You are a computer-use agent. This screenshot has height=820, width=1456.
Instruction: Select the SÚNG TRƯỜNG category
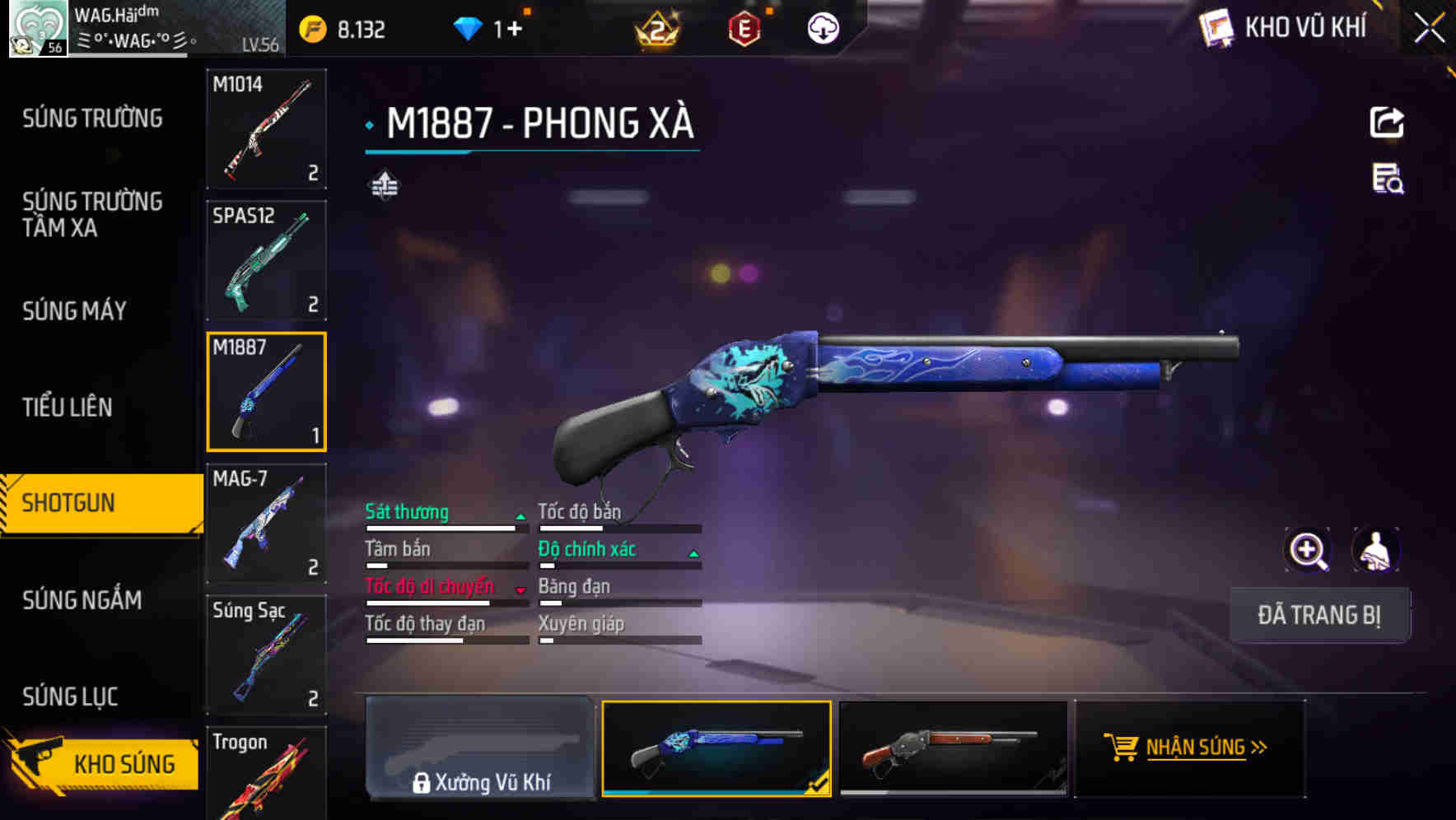click(91, 119)
